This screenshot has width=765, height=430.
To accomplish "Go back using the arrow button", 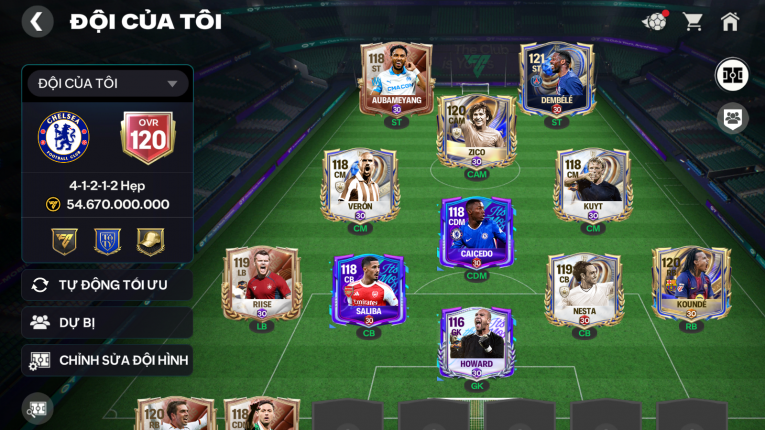I will [x=37, y=21].
